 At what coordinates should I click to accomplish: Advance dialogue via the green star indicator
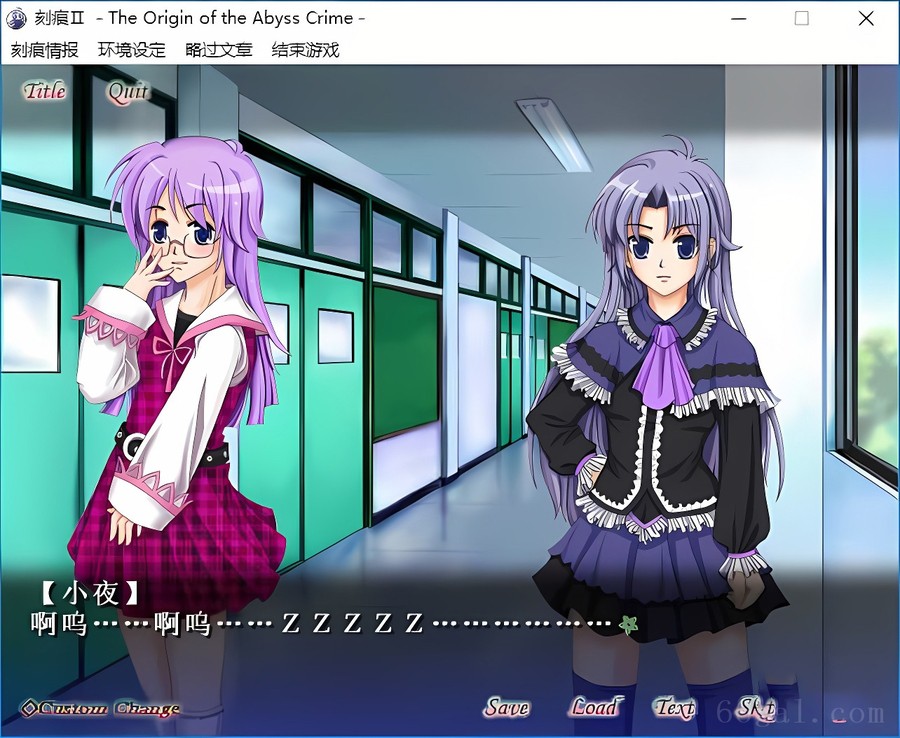tap(628, 625)
